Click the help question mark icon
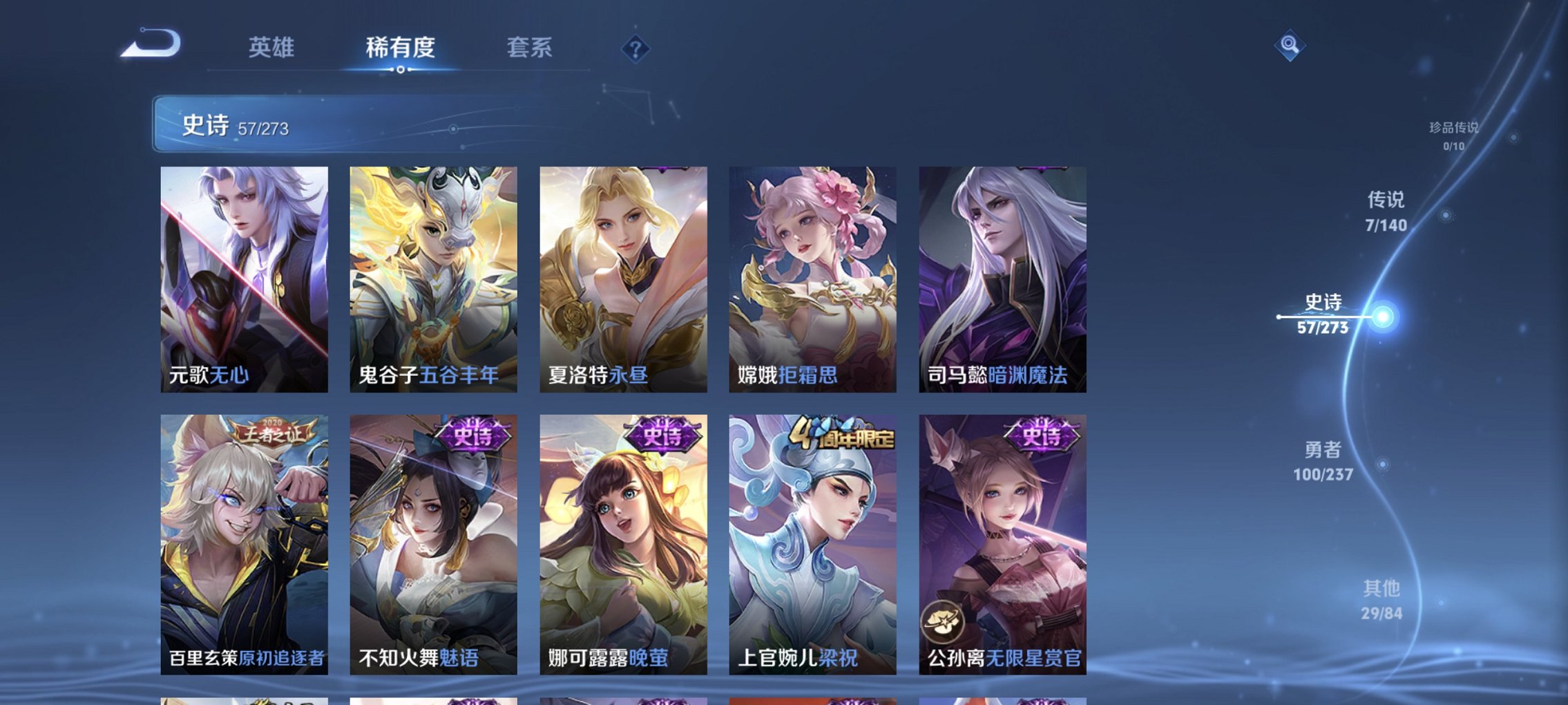This screenshot has height=705, width=1568. click(637, 49)
